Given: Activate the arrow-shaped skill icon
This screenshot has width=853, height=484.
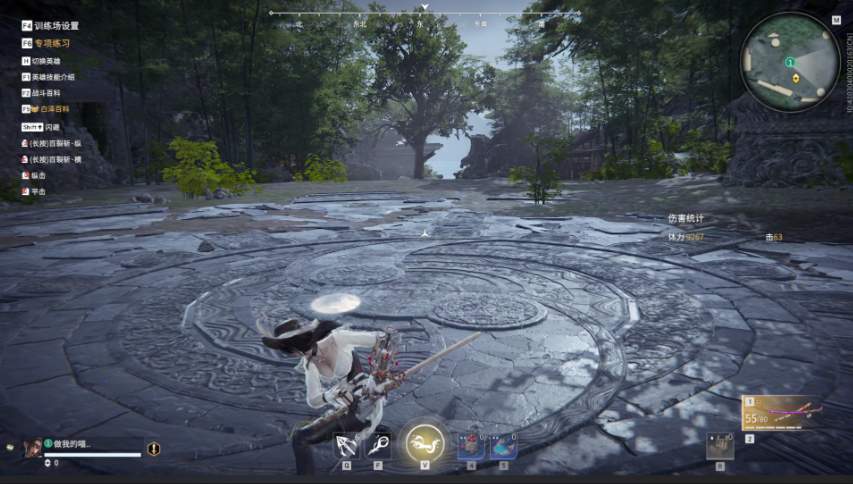Looking at the screenshot, I should [x=347, y=445].
